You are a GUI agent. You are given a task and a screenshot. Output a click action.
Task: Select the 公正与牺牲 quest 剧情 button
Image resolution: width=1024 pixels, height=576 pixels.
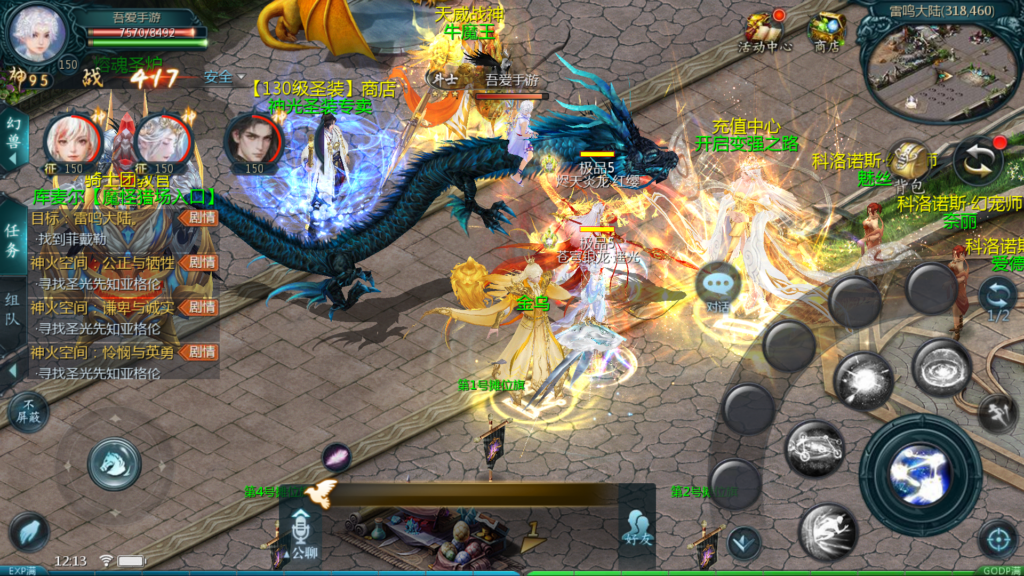(202, 263)
